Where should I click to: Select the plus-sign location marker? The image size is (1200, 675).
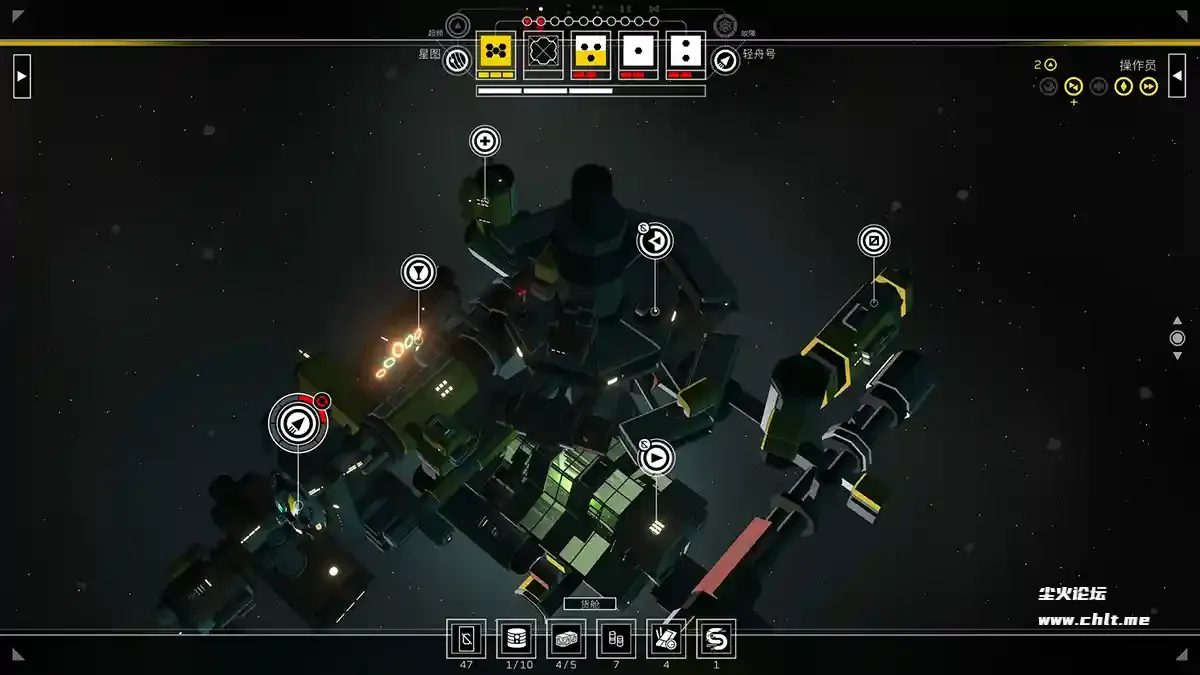(x=485, y=141)
